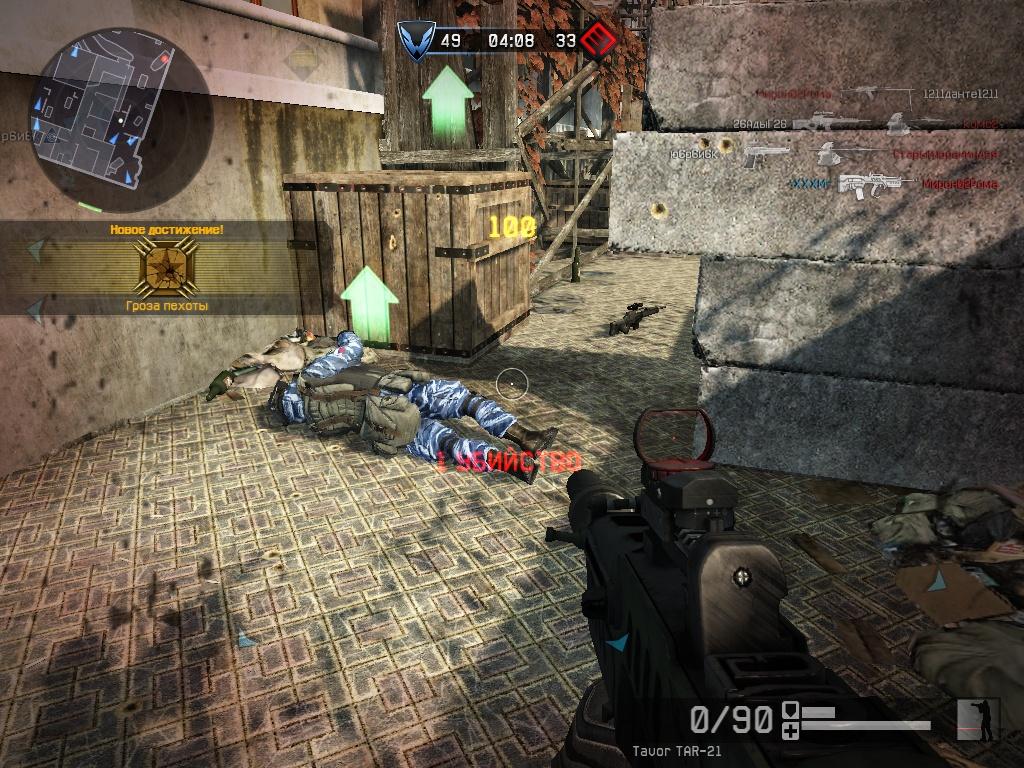1024x768 pixels.
Task: Select the red Blackwood team emblem
Action: (x=598, y=41)
